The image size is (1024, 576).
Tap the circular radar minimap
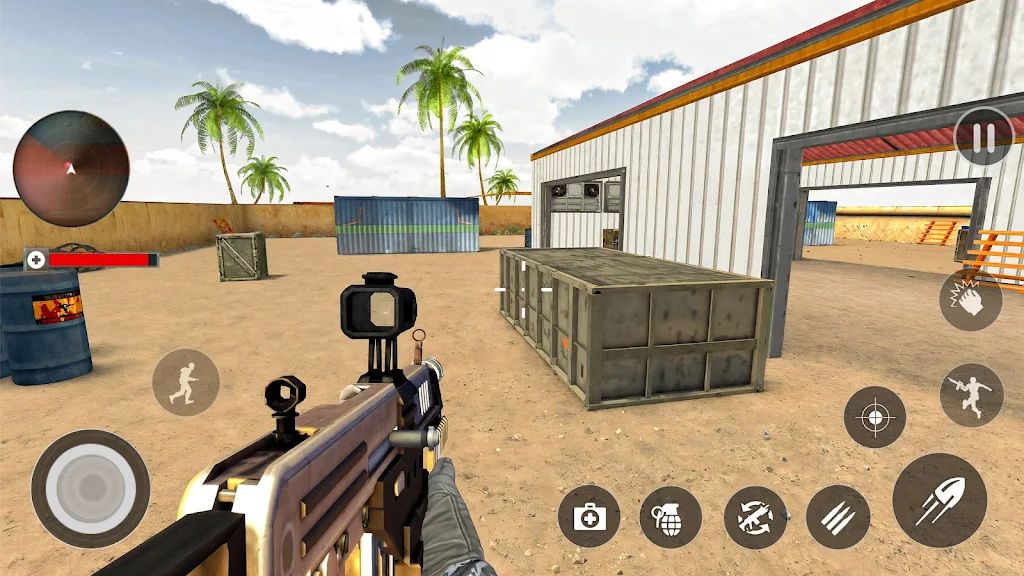point(71,168)
